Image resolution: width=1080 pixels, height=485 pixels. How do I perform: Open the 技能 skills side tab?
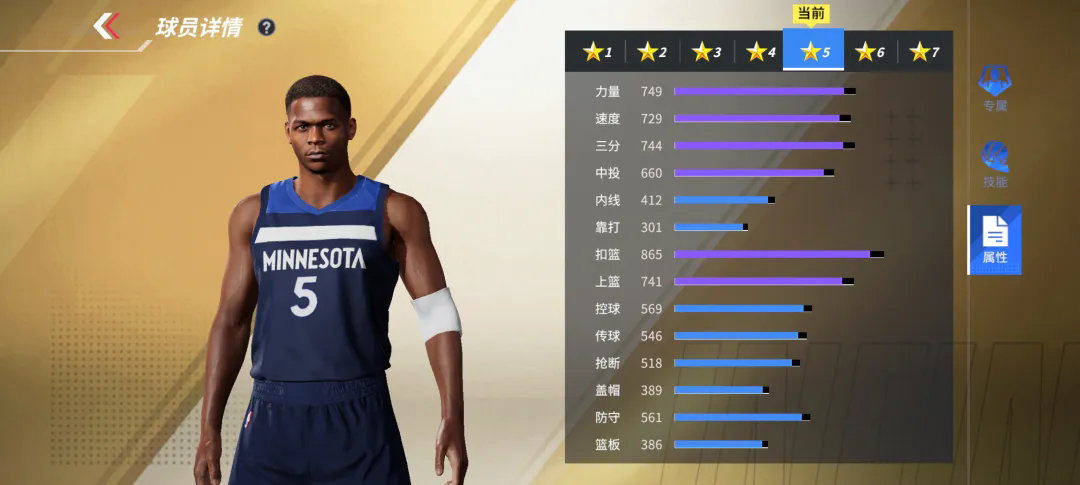tap(994, 164)
